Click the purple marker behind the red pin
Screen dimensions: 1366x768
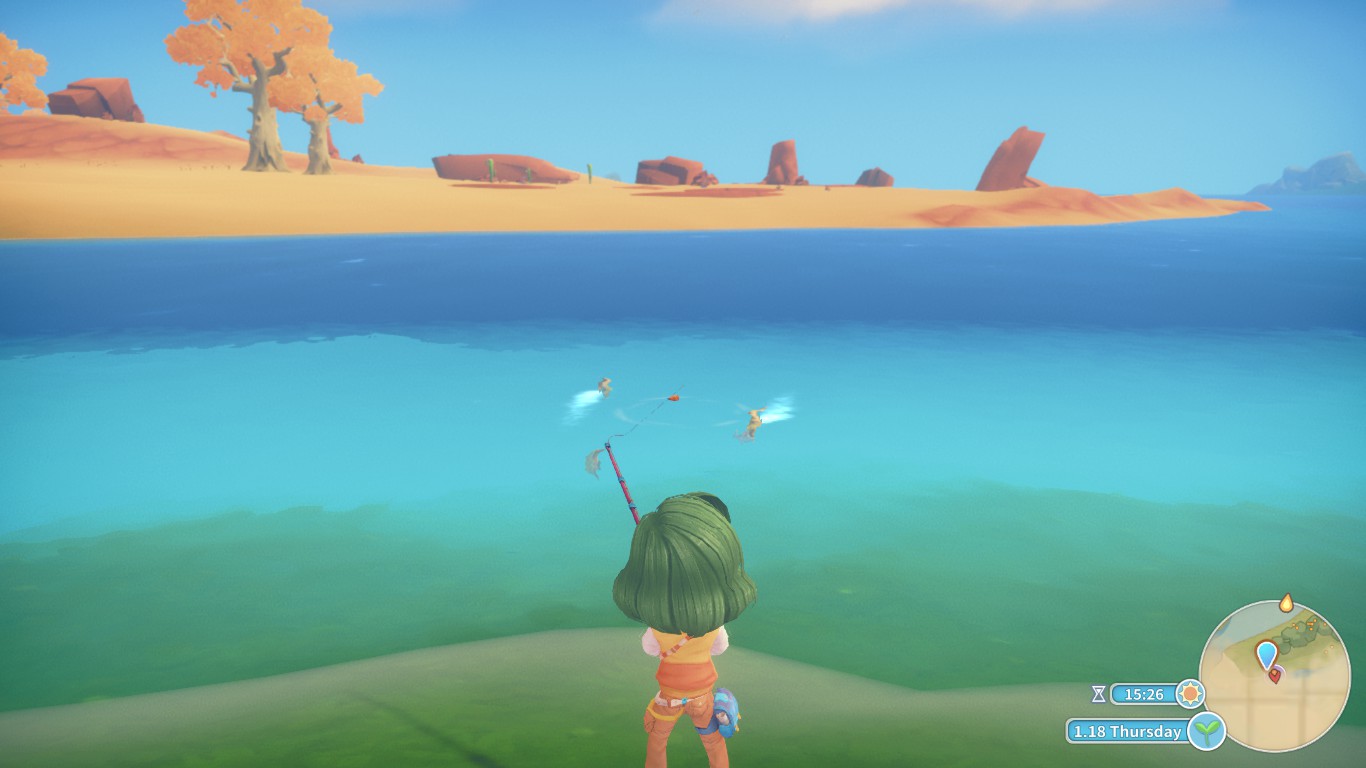coord(1281,670)
